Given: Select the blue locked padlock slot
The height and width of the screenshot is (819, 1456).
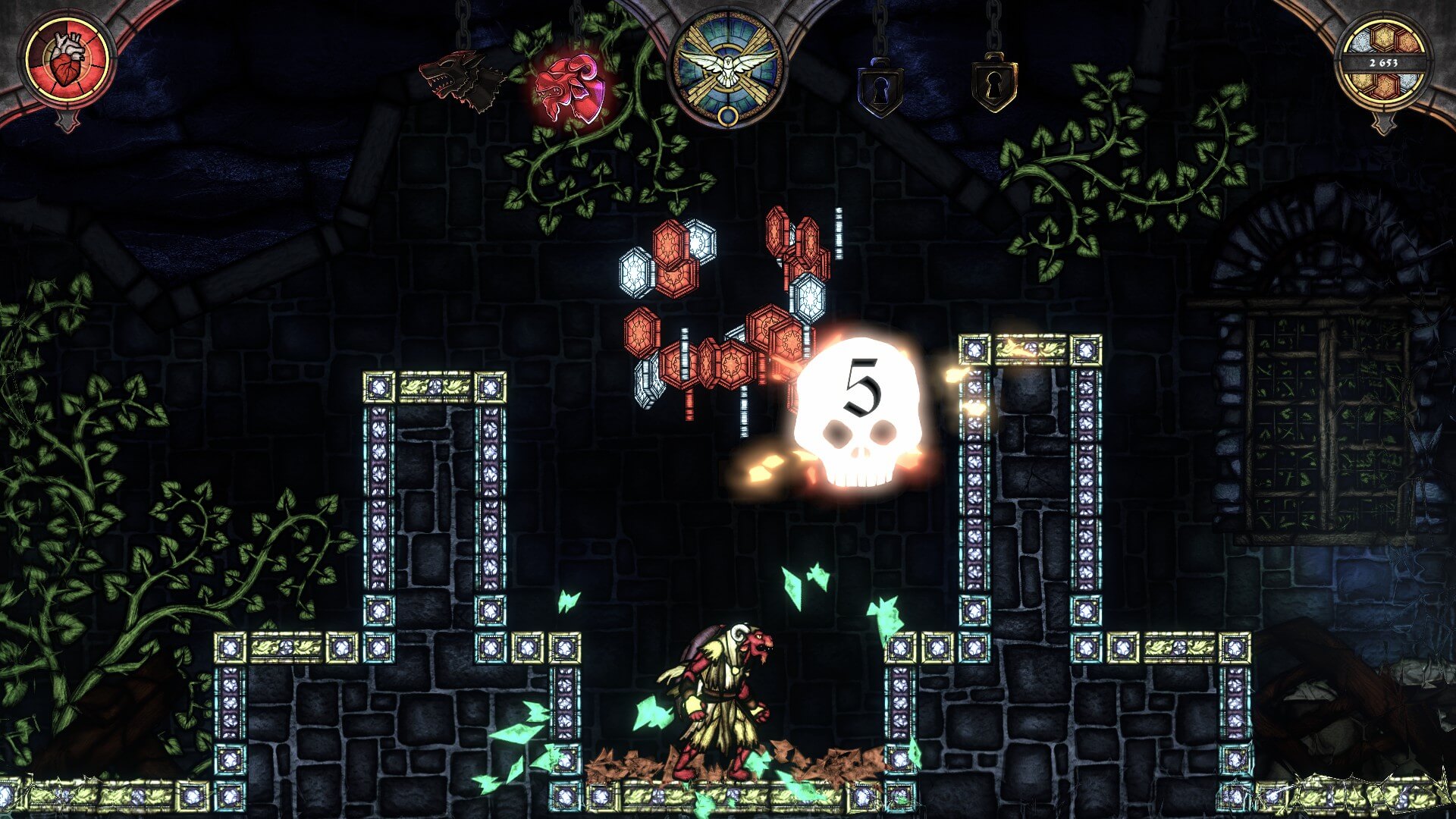Looking at the screenshot, I should point(880,89).
